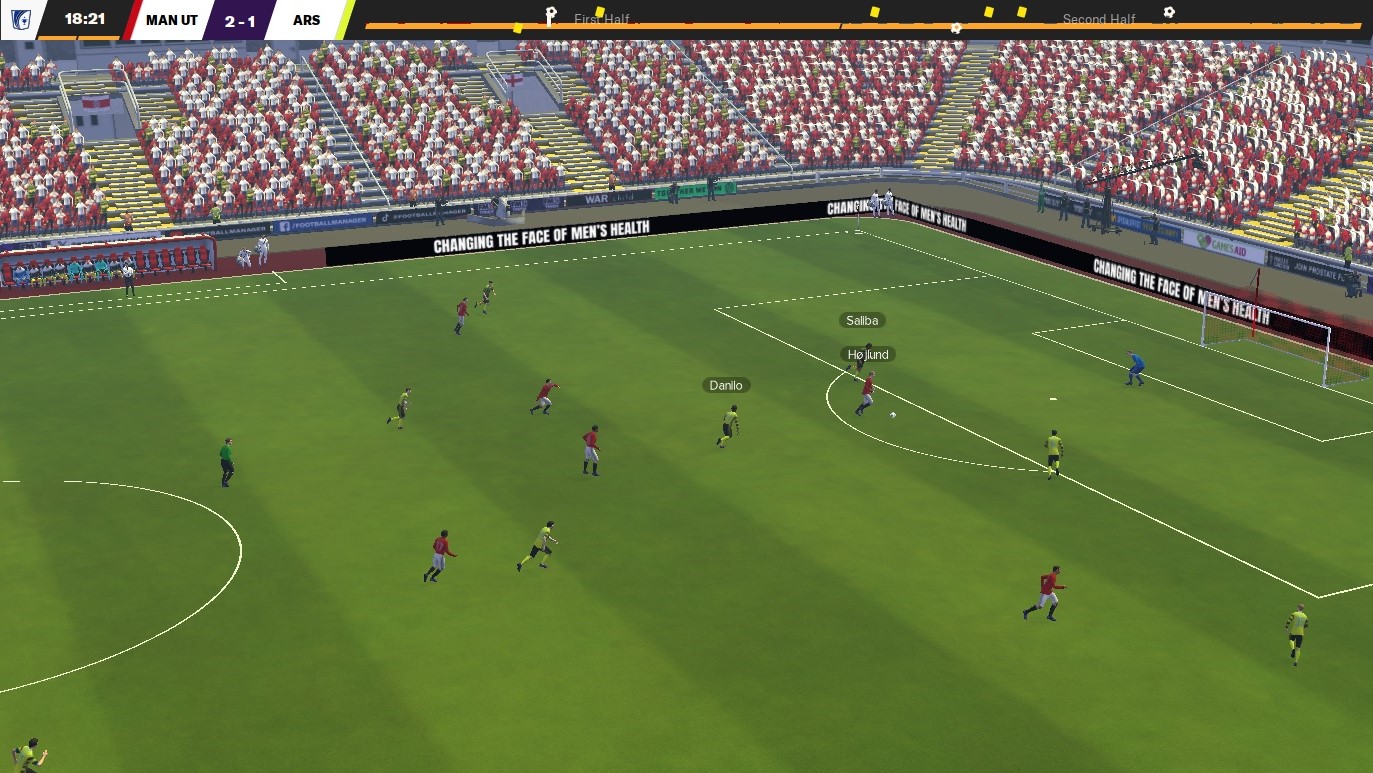Open Danilo's details via his pitch name label
The image size is (1373, 773).
724,384
